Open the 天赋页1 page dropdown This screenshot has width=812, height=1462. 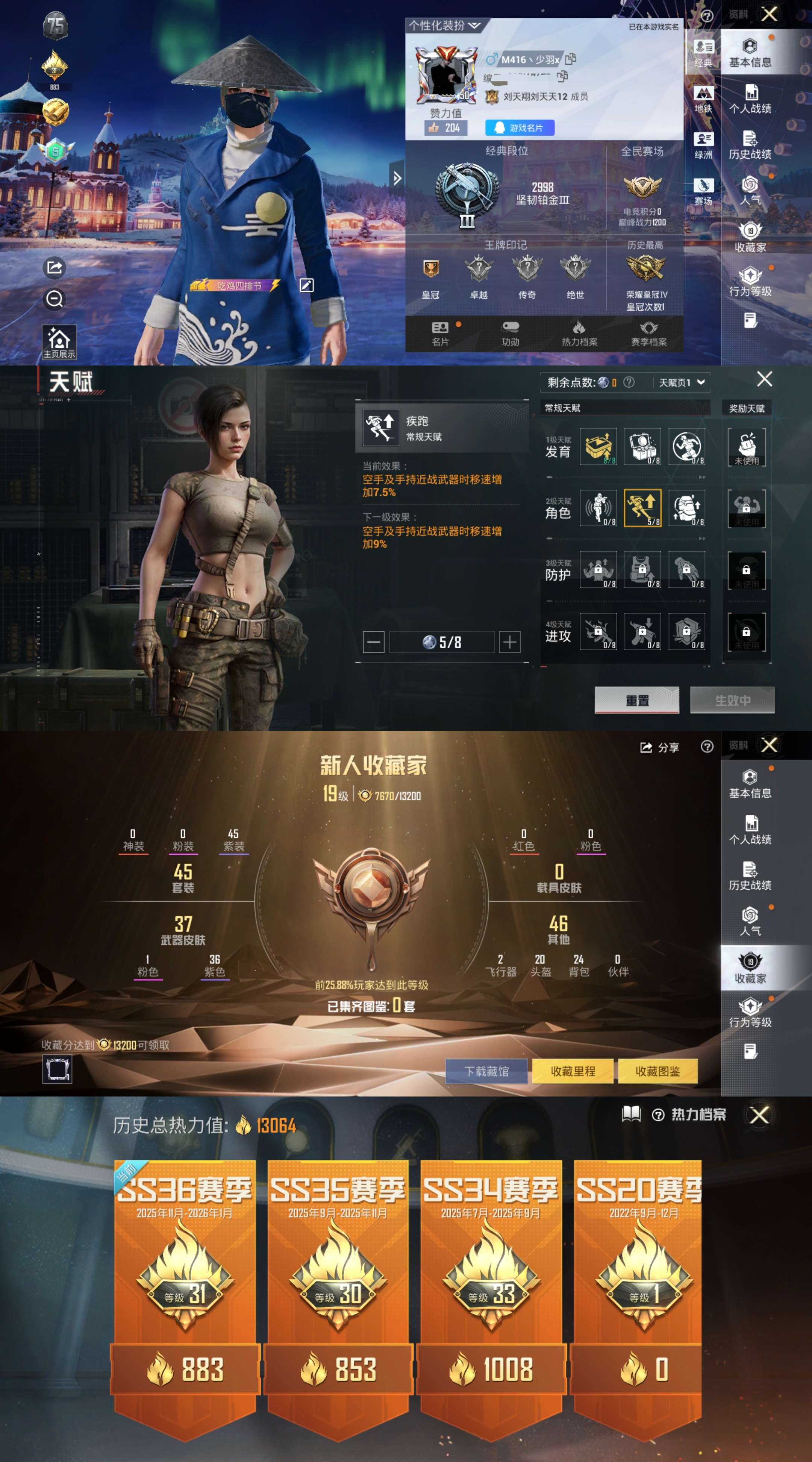pyautogui.click(x=681, y=382)
